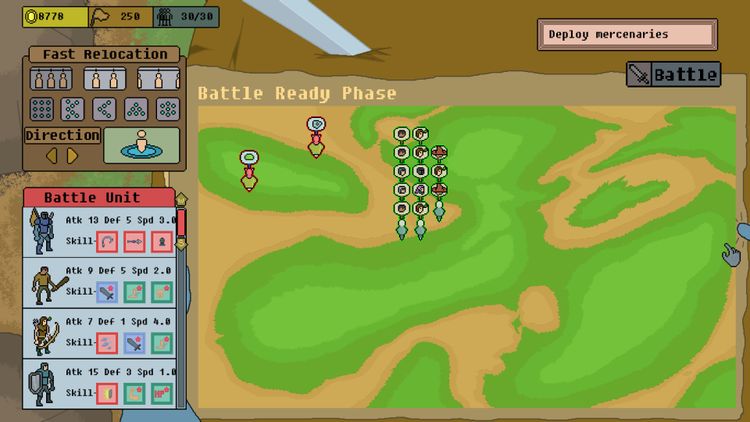Select the three-soldier tight spacing formation

click(50, 79)
